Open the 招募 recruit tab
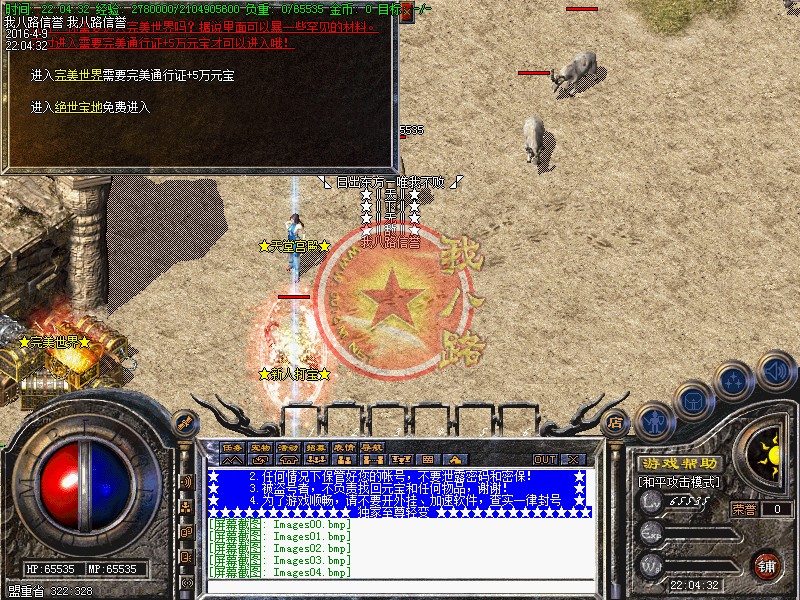Viewport: 800px width, 600px height. coord(316,447)
